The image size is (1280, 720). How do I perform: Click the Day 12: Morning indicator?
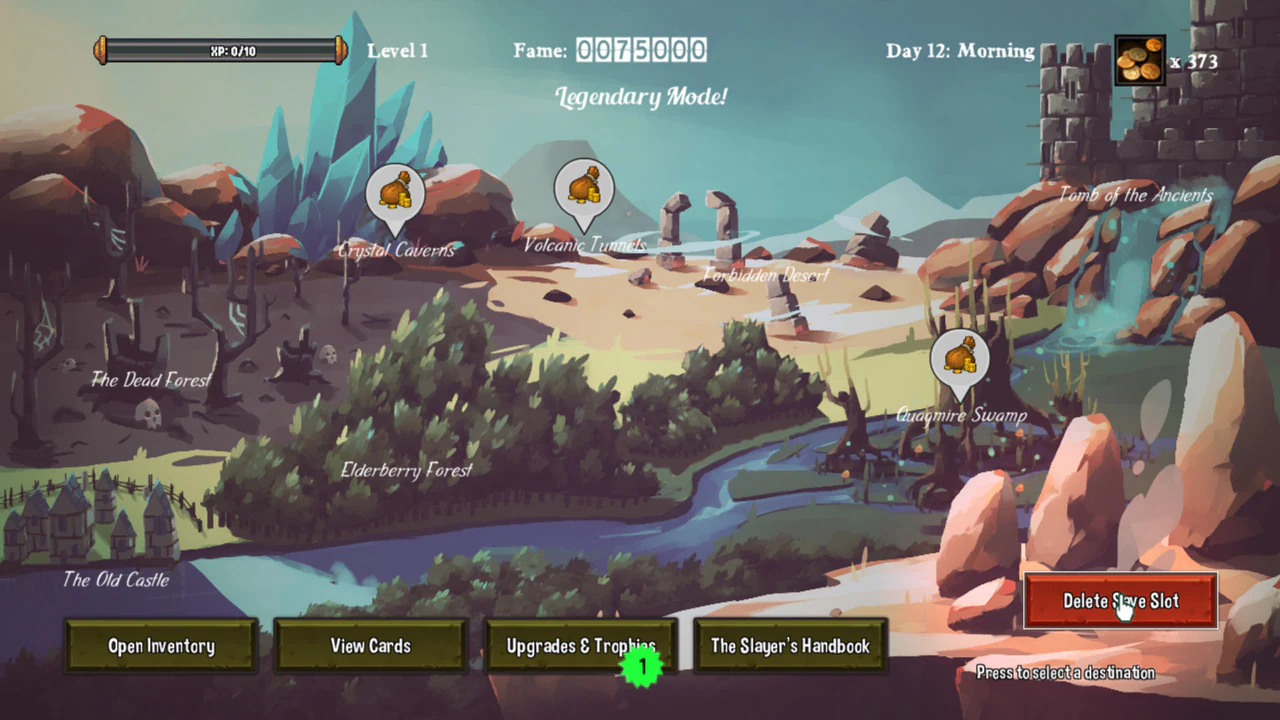click(x=959, y=50)
